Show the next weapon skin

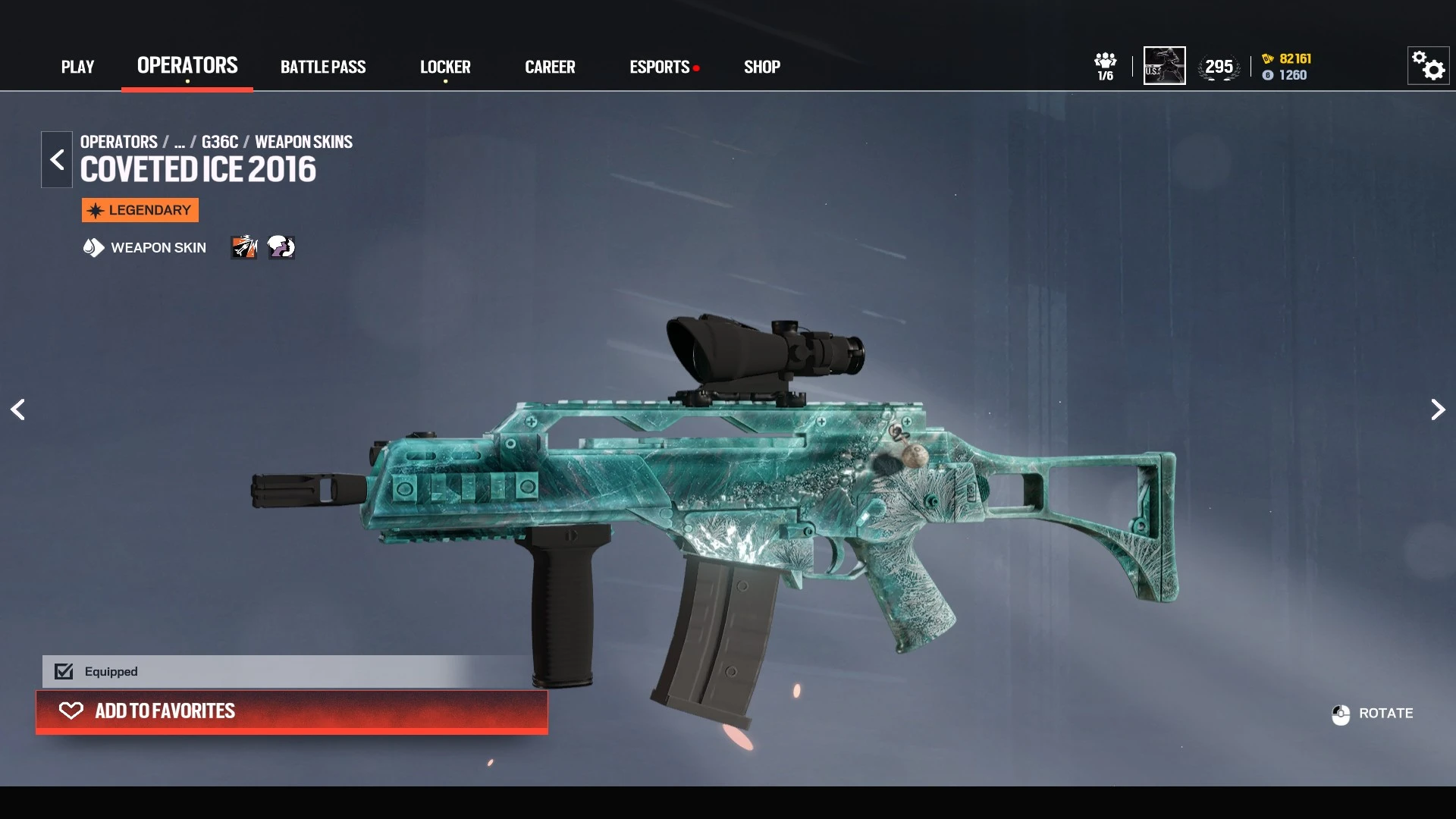point(1437,409)
